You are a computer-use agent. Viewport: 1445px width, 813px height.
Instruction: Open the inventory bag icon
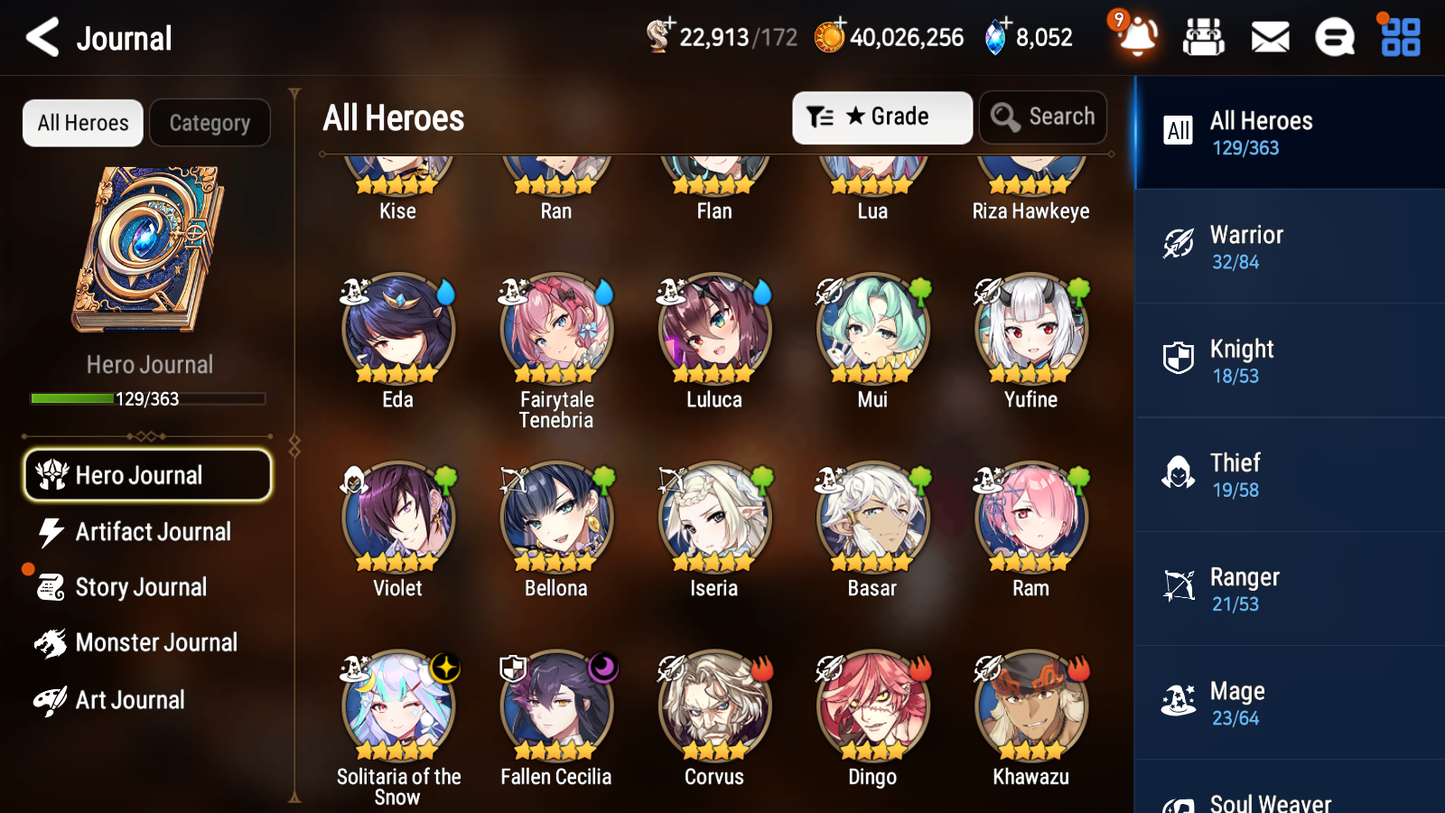(x=1203, y=36)
